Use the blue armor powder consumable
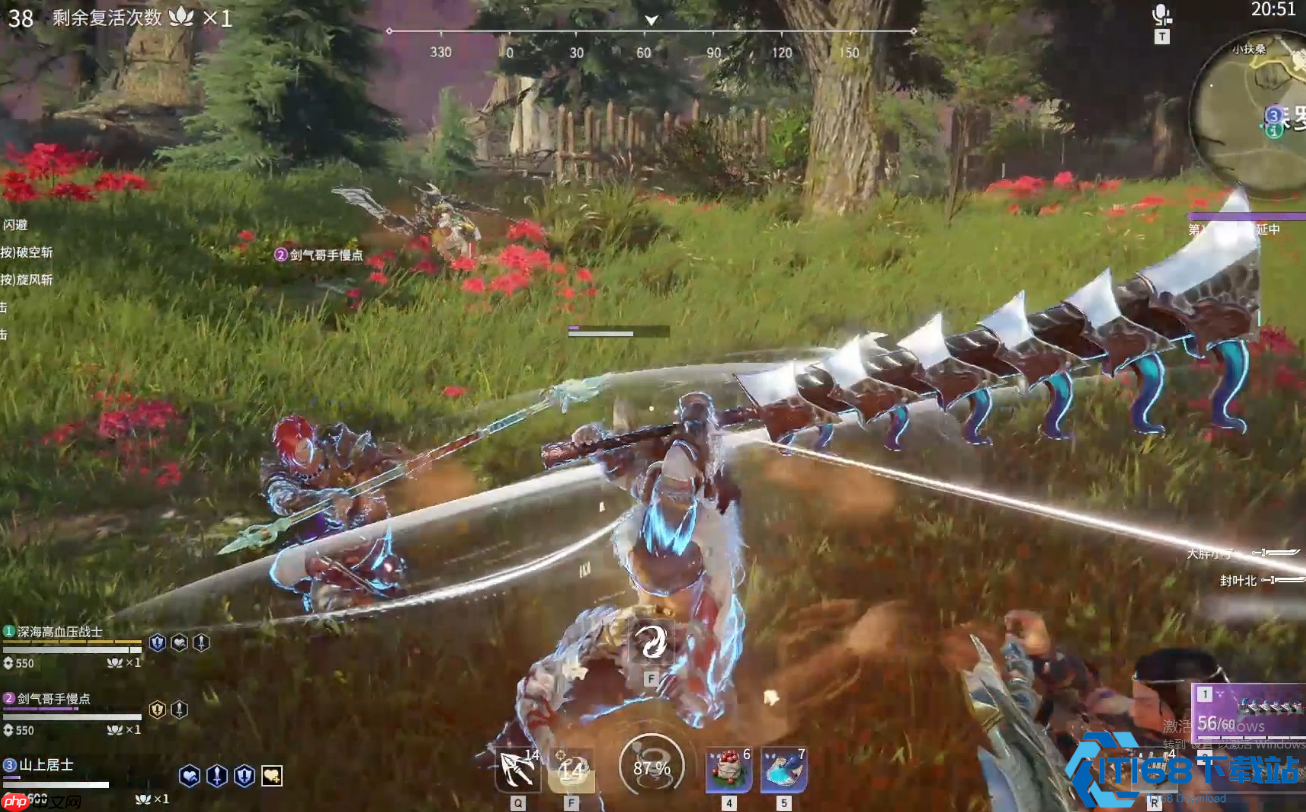This screenshot has height=812, width=1306. click(784, 770)
